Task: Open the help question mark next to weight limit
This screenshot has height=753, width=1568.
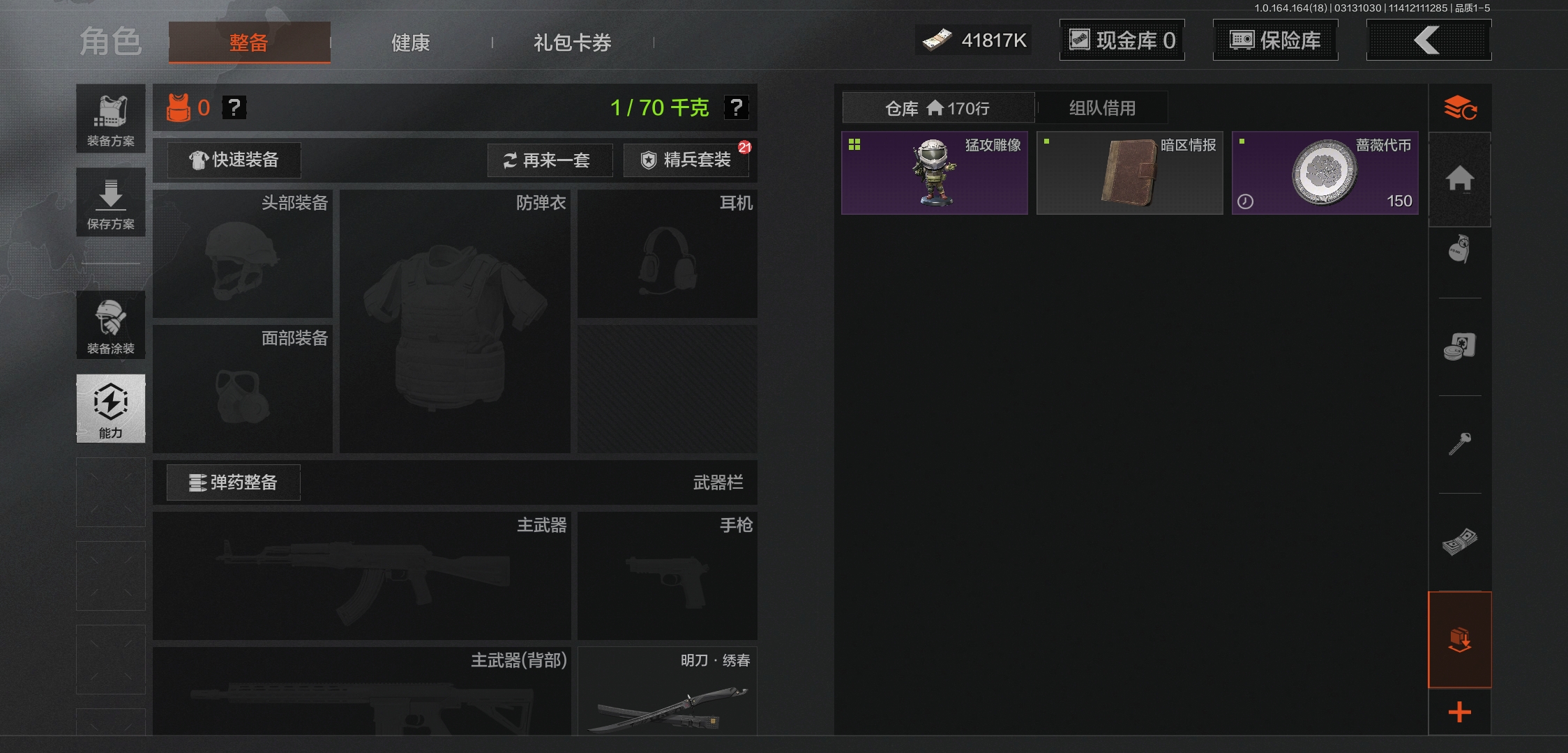Action: (737, 107)
